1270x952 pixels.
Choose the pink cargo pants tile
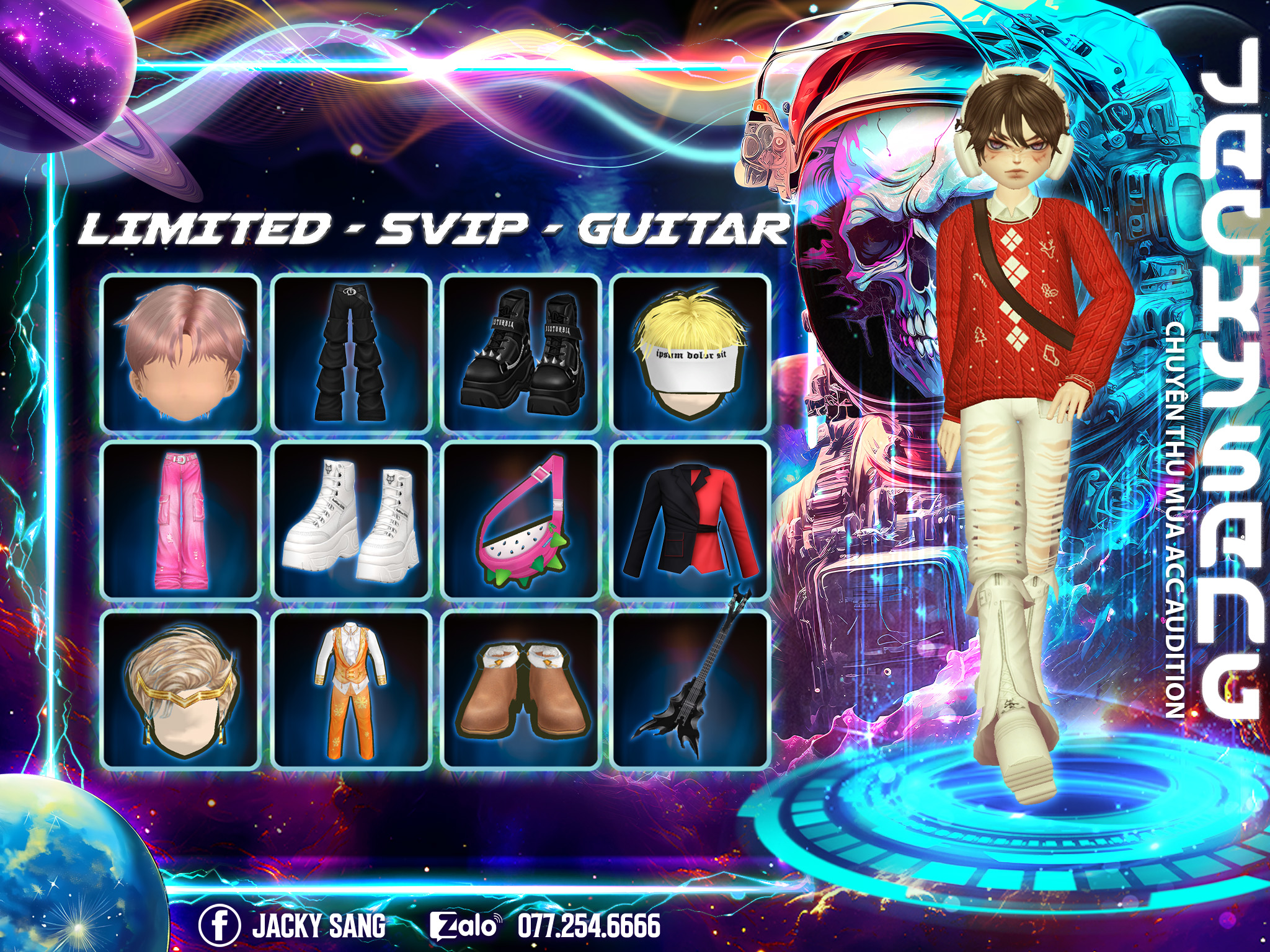(x=180, y=521)
